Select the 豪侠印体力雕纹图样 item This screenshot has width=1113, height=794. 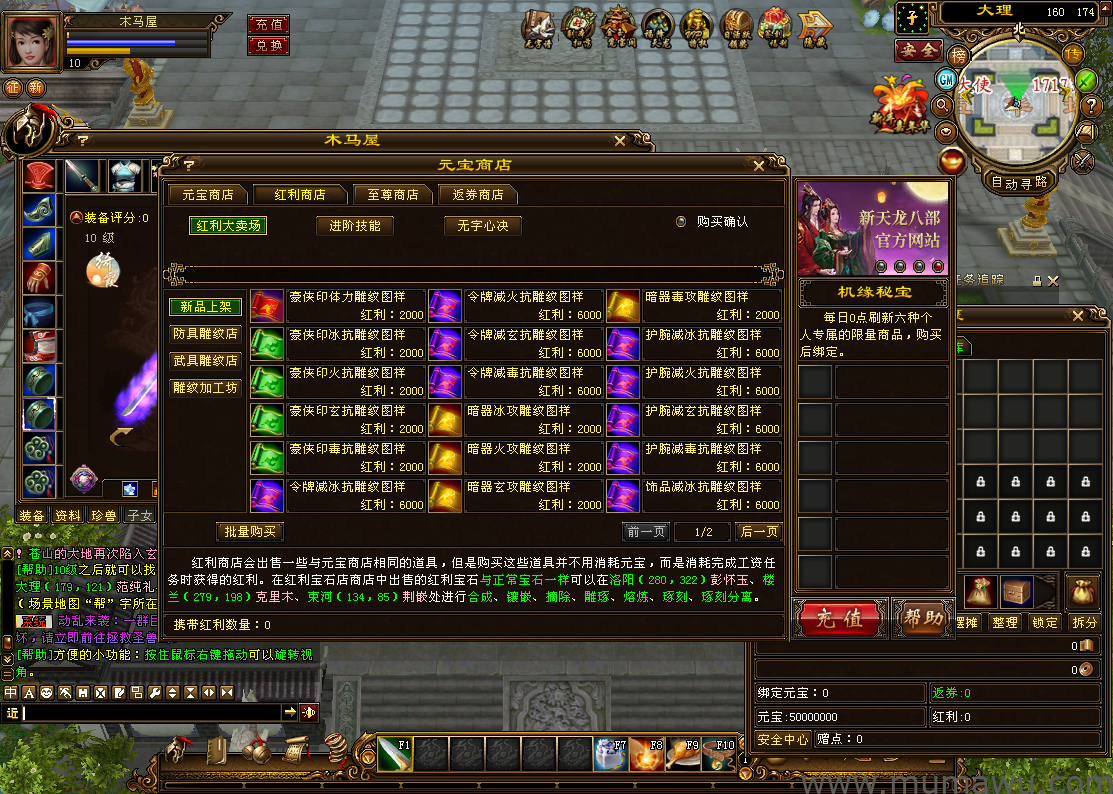[x=339, y=305]
